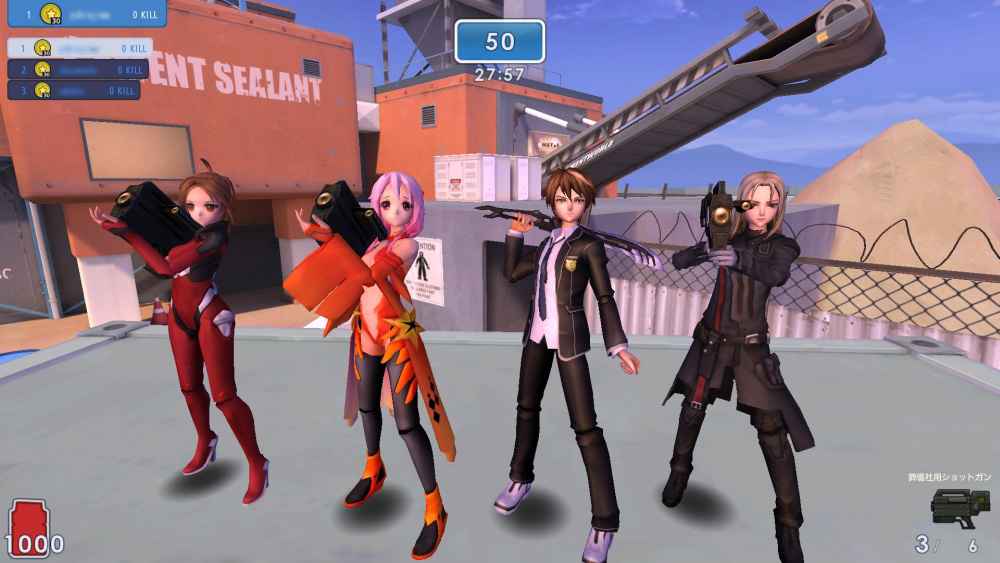This screenshot has height=563, width=1000.
Task: Select the highlighted rank 1 scoreboard row
Action: (x=79, y=48)
